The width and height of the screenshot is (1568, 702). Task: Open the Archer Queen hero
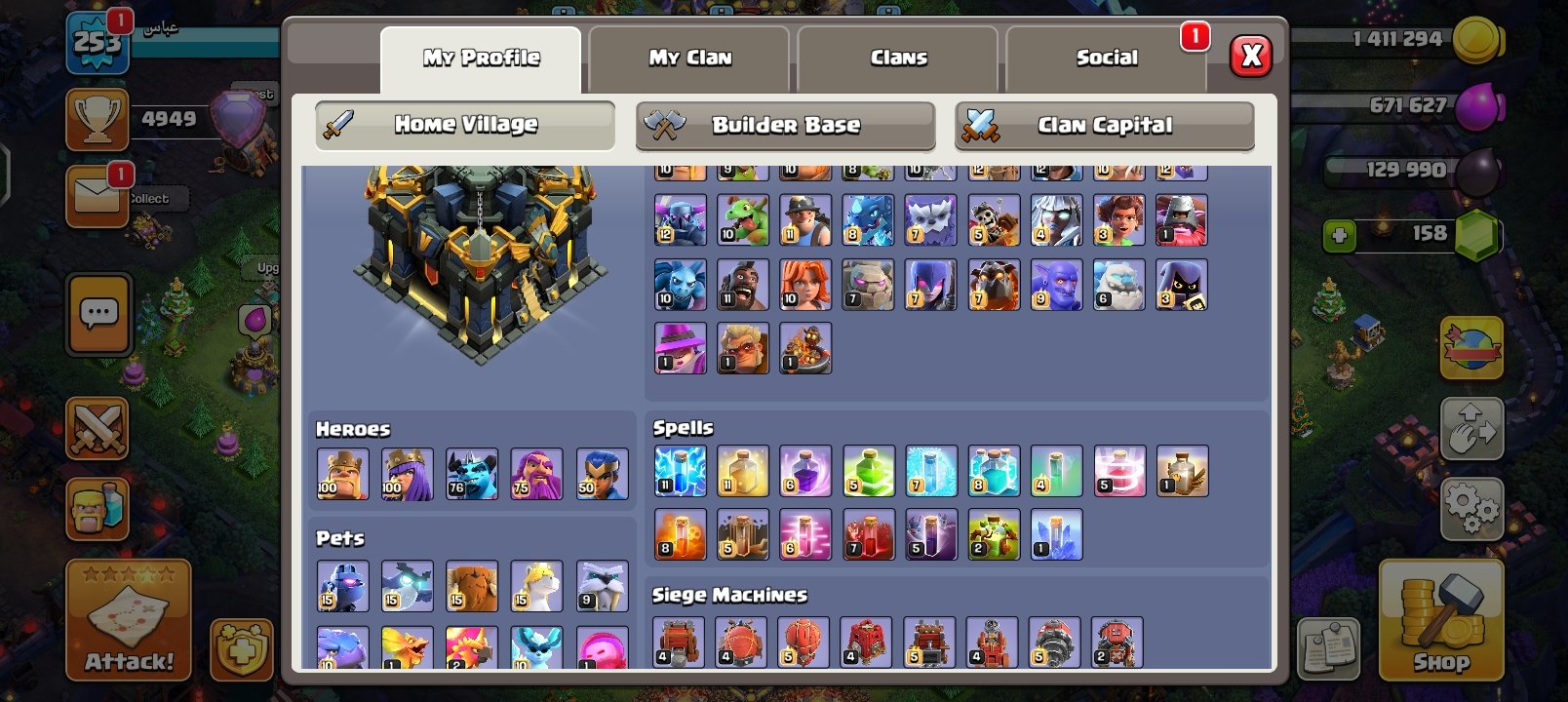click(408, 474)
